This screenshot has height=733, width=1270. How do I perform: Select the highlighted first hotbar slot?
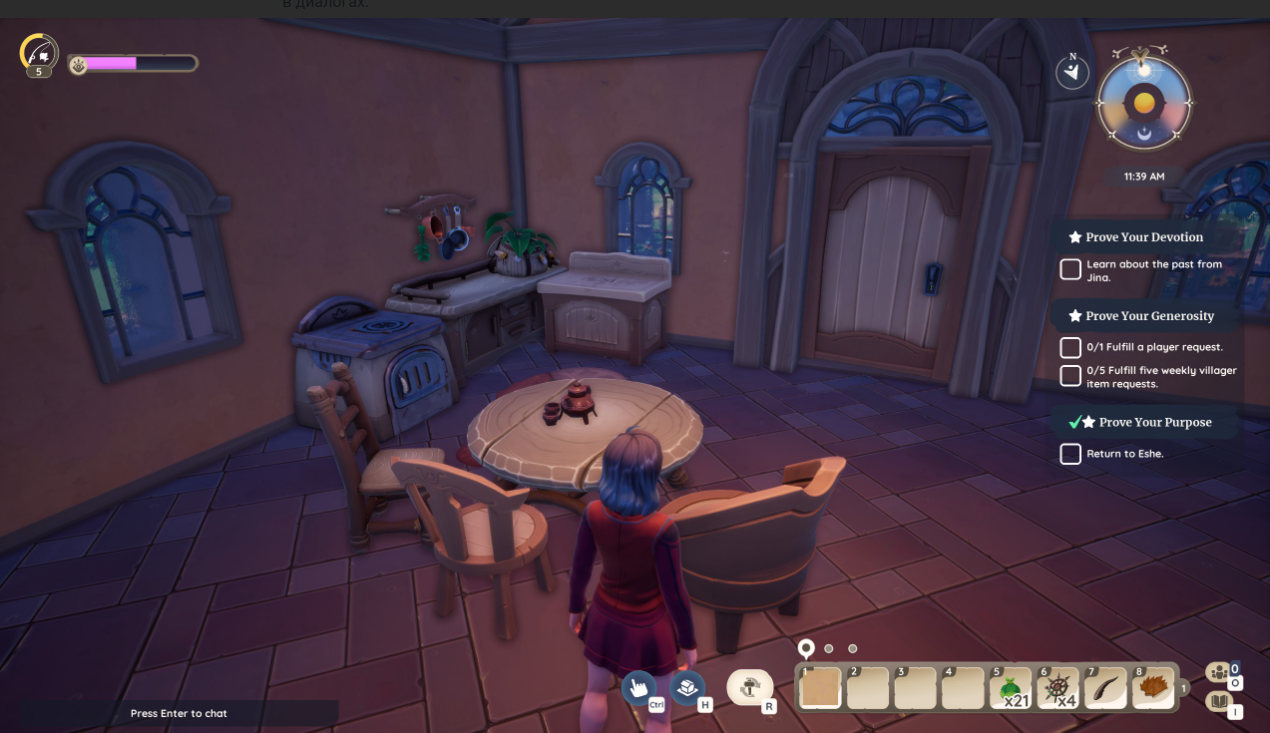(821, 688)
